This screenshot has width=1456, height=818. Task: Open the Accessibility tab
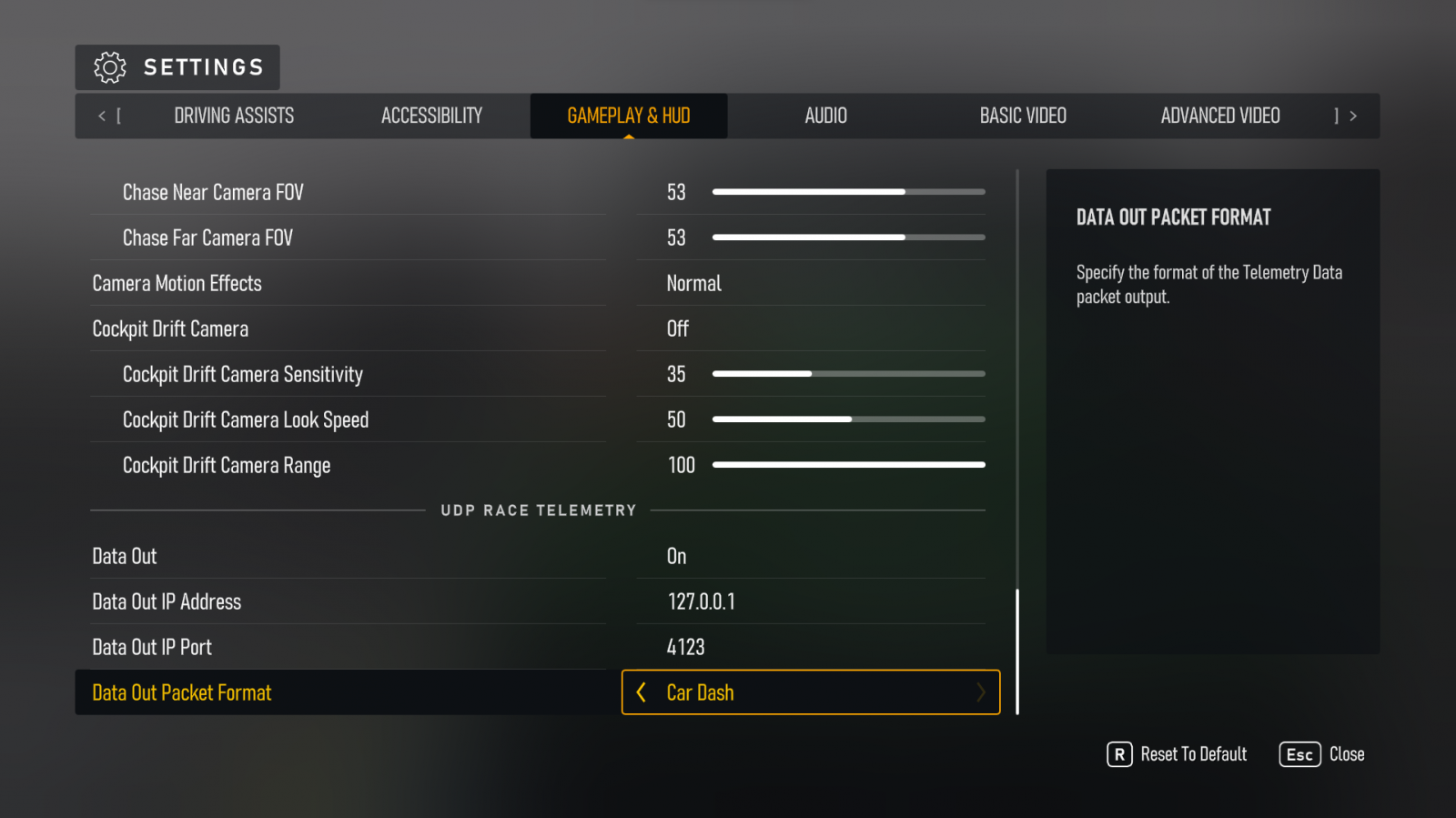tap(431, 116)
